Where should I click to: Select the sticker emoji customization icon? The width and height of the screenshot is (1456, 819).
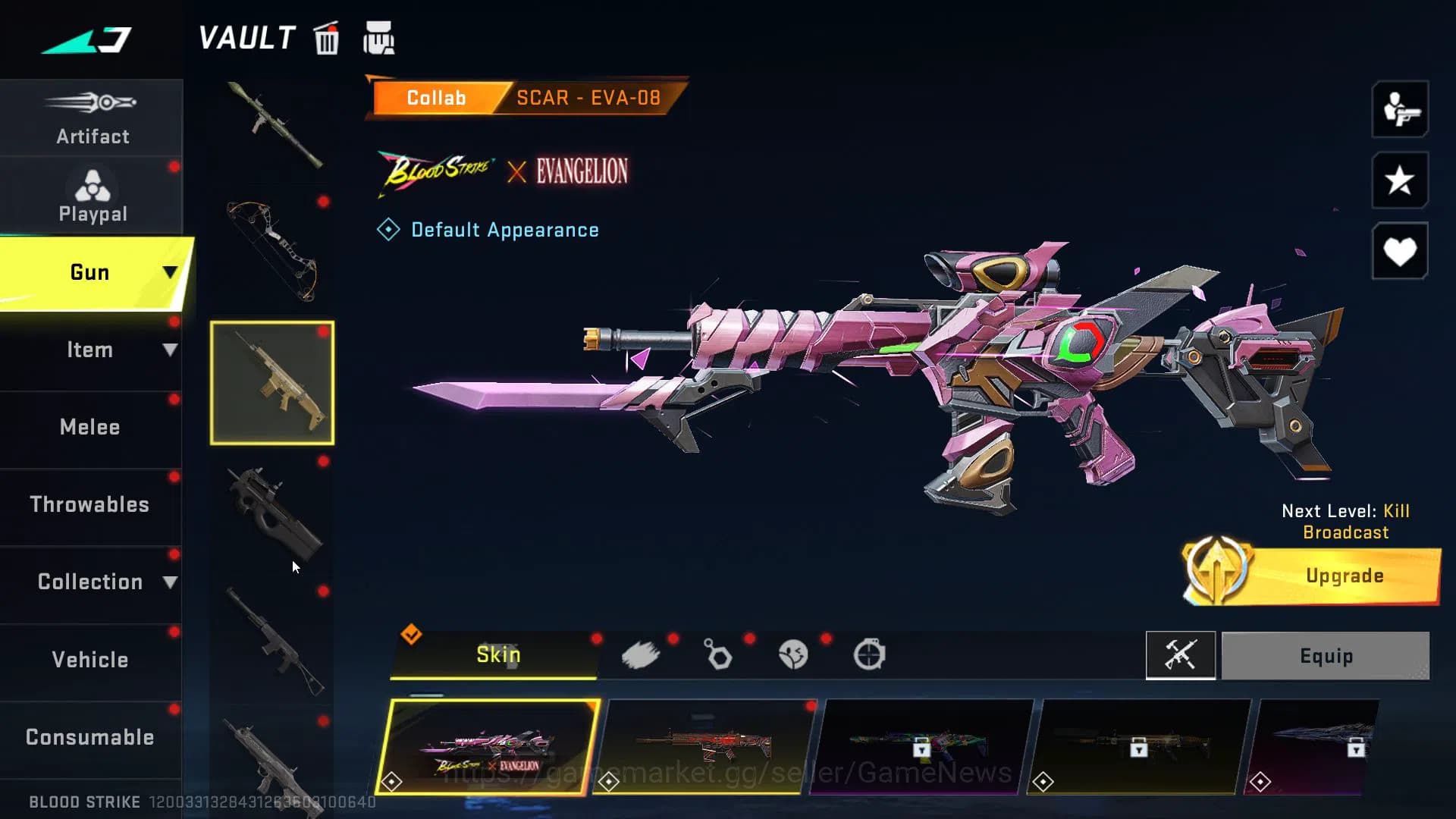tap(794, 654)
